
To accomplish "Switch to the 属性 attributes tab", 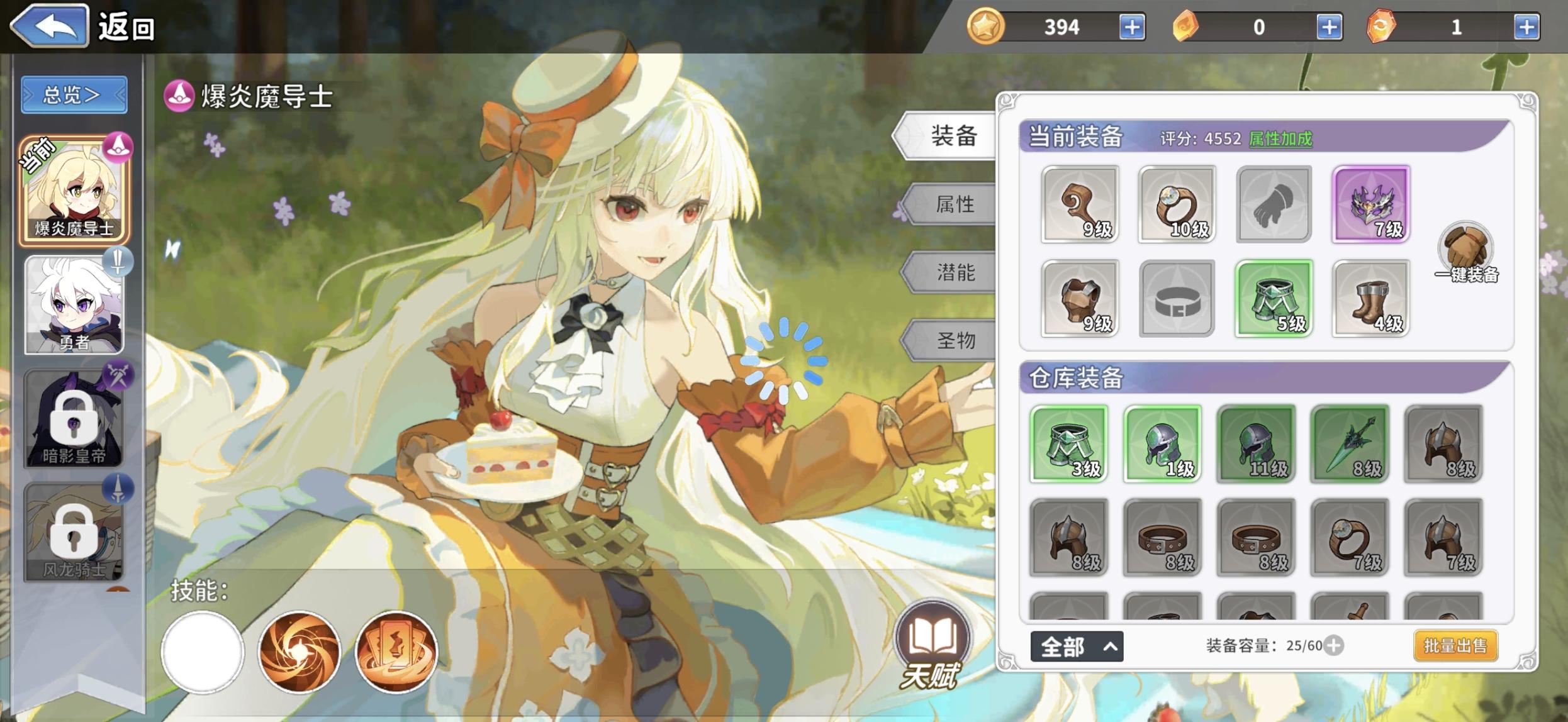I will (x=956, y=203).
